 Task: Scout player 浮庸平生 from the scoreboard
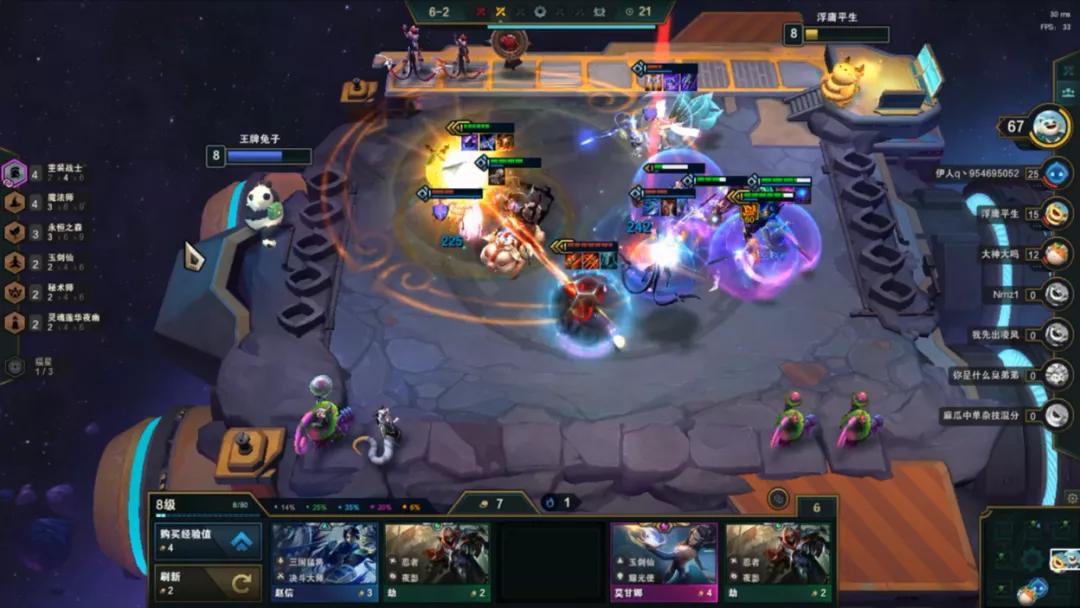tap(1056, 213)
